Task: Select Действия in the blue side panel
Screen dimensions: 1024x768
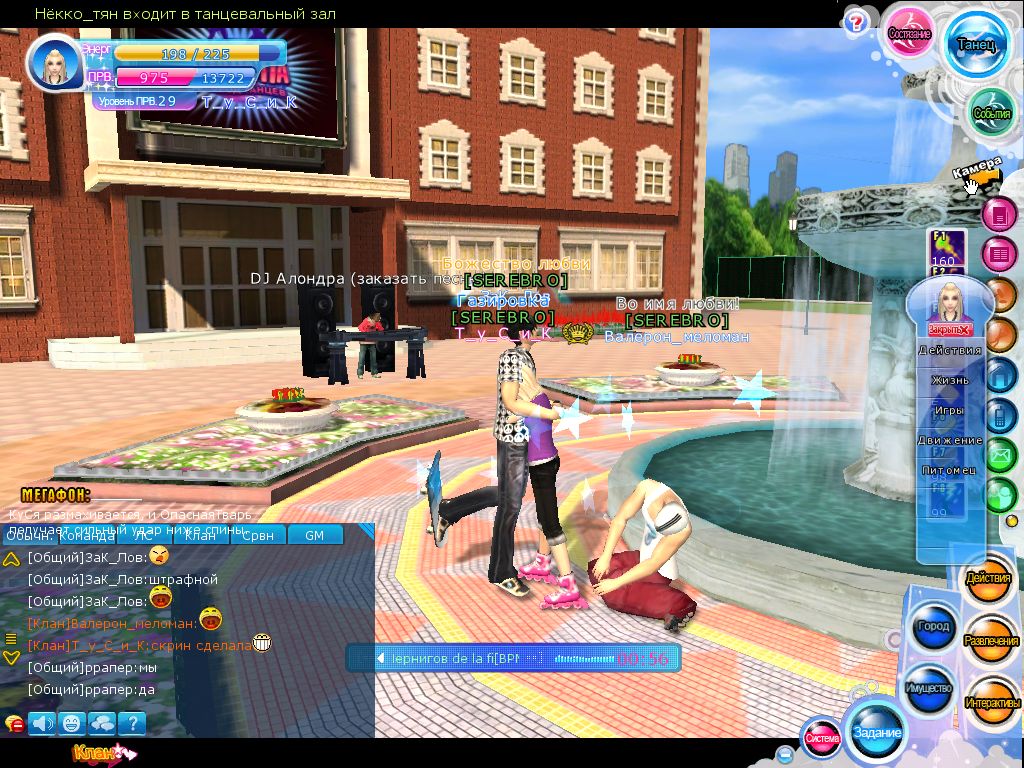Action: point(950,351)
